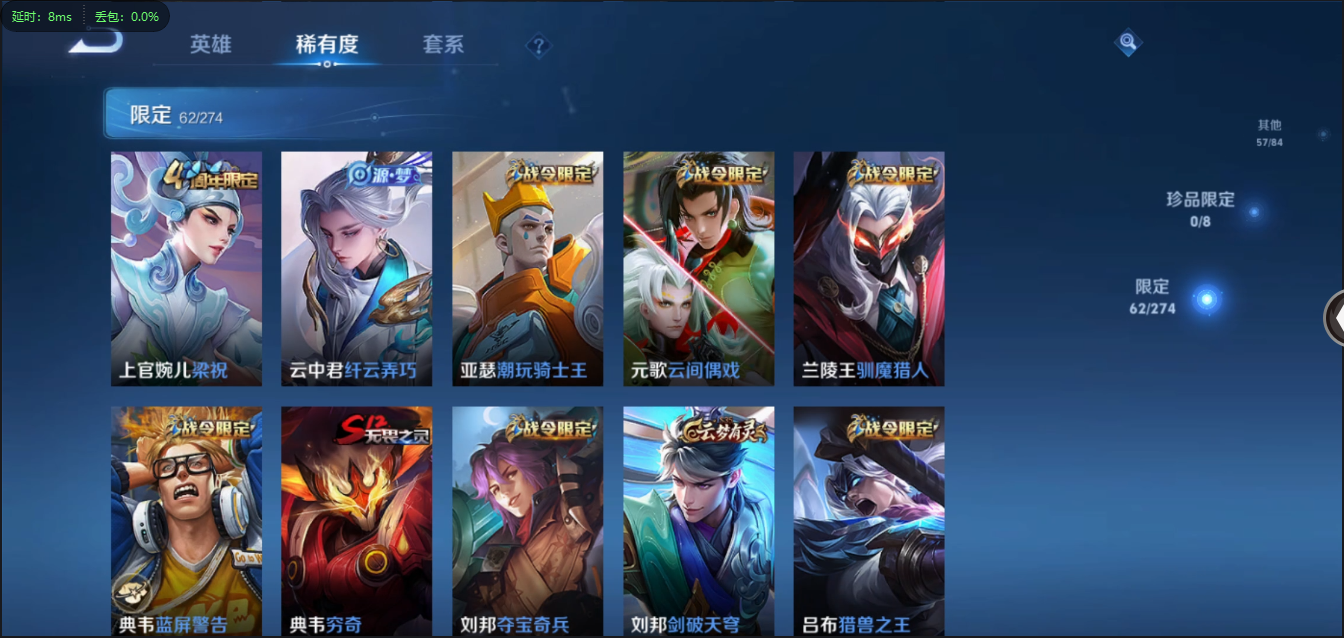The width and height of the screenshot is (1344, 638).
Task: View the 刘邦 剑破天穹 skin card
Action: click(x=699, y=520)
